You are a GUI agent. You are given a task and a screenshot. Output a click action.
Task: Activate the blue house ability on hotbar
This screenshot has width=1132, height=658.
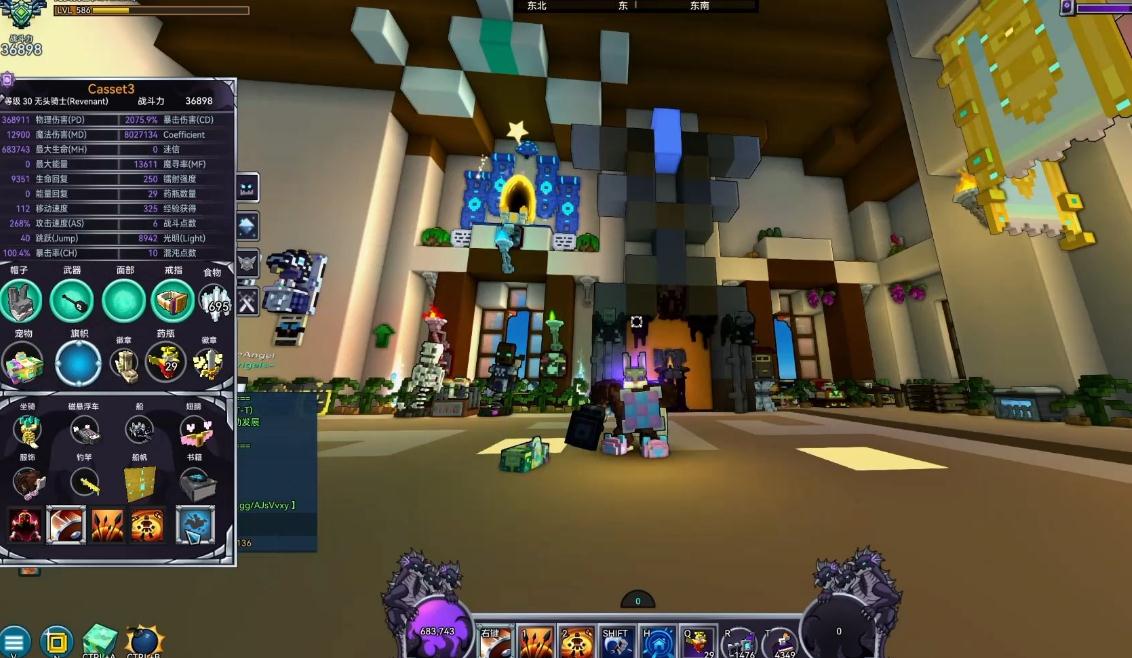tap(655, 641)
